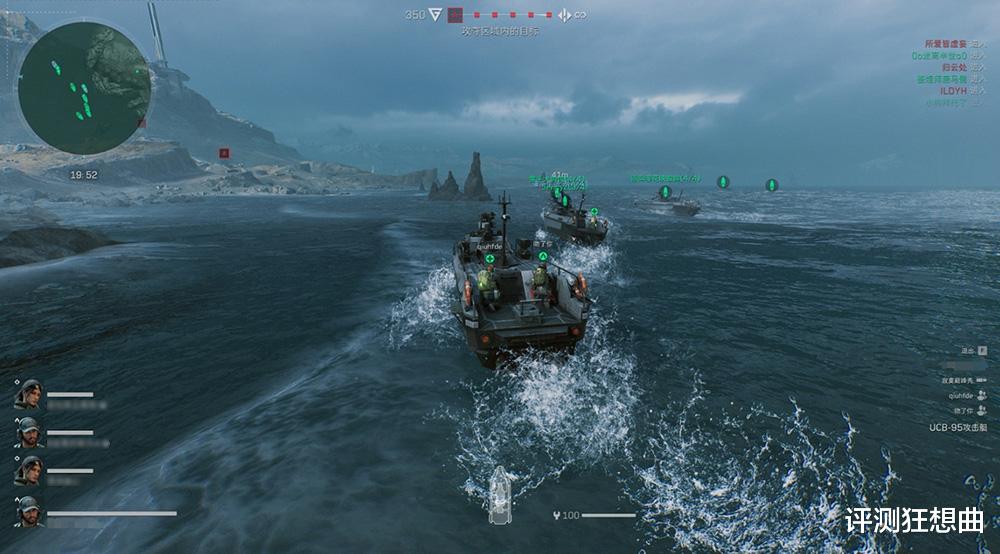Select the current red sector objective square
Image resolution: width=1000 pixels, height=554 pixels.
[x=456, y=15]
